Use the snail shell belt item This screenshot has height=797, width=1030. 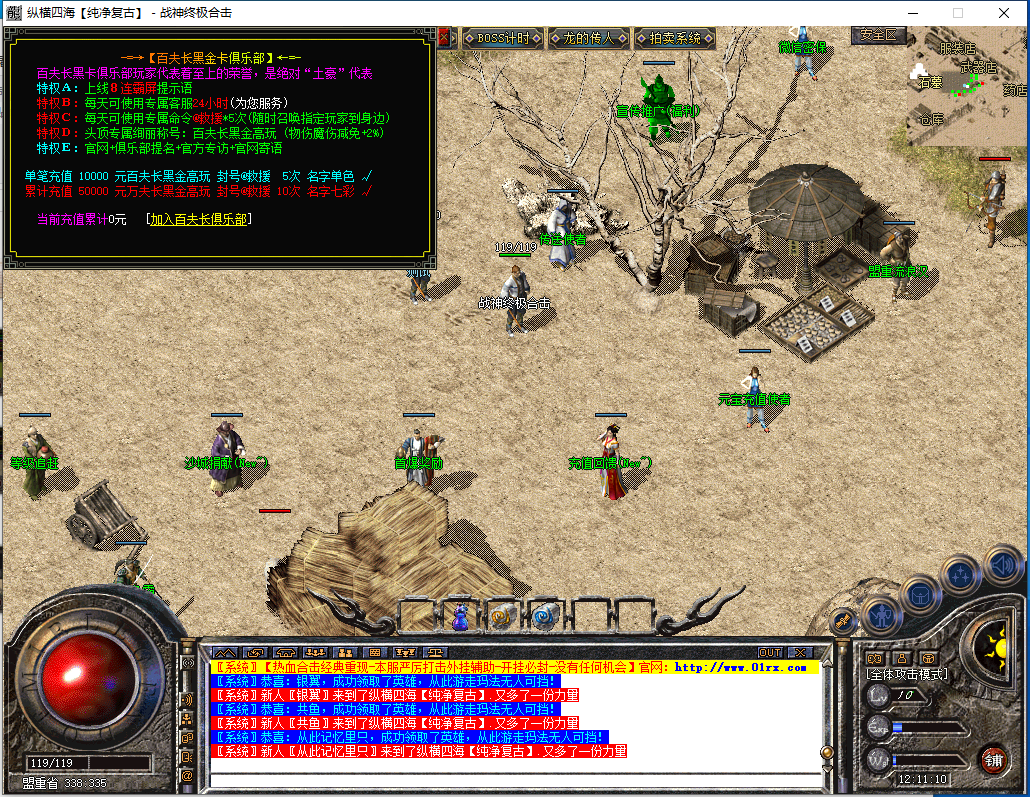pos(502,617)
